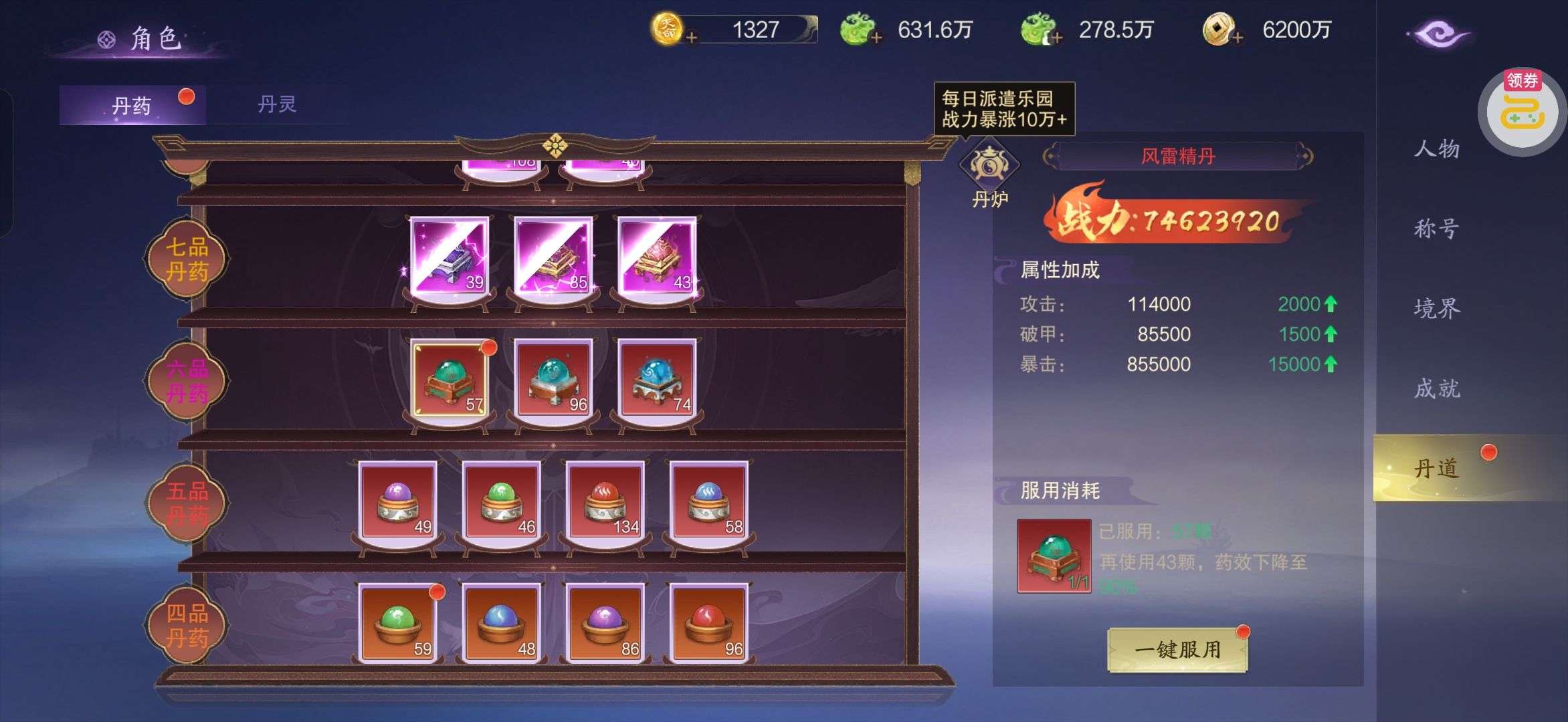Select the fourth-grade green pill with count 59
Viewport: 1568px width, 722px height.
click(398, 623)
